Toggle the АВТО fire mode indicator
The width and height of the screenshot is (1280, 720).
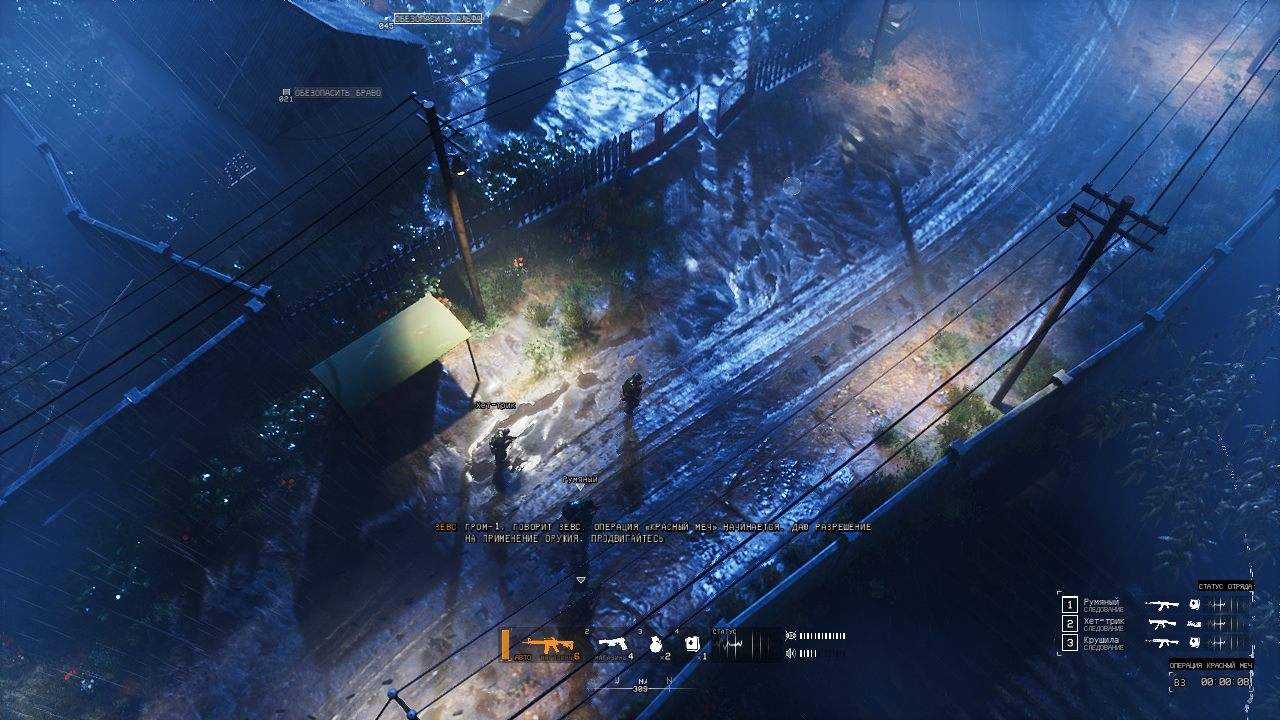[x=523, y=657]
